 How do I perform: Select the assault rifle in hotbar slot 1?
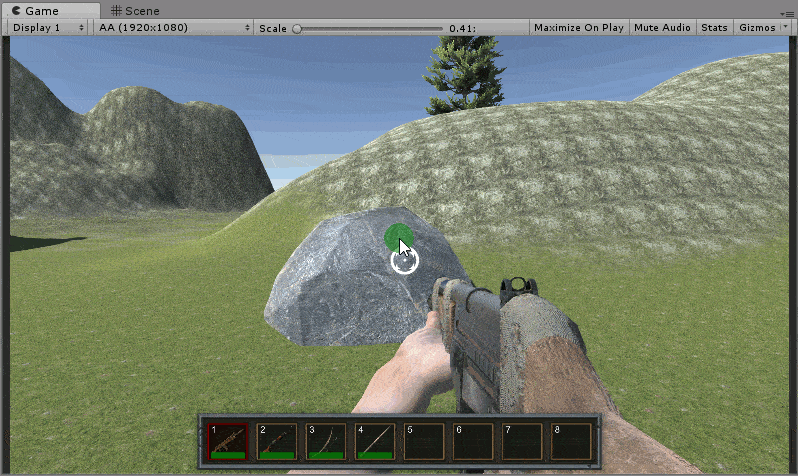tap(227, 440)
